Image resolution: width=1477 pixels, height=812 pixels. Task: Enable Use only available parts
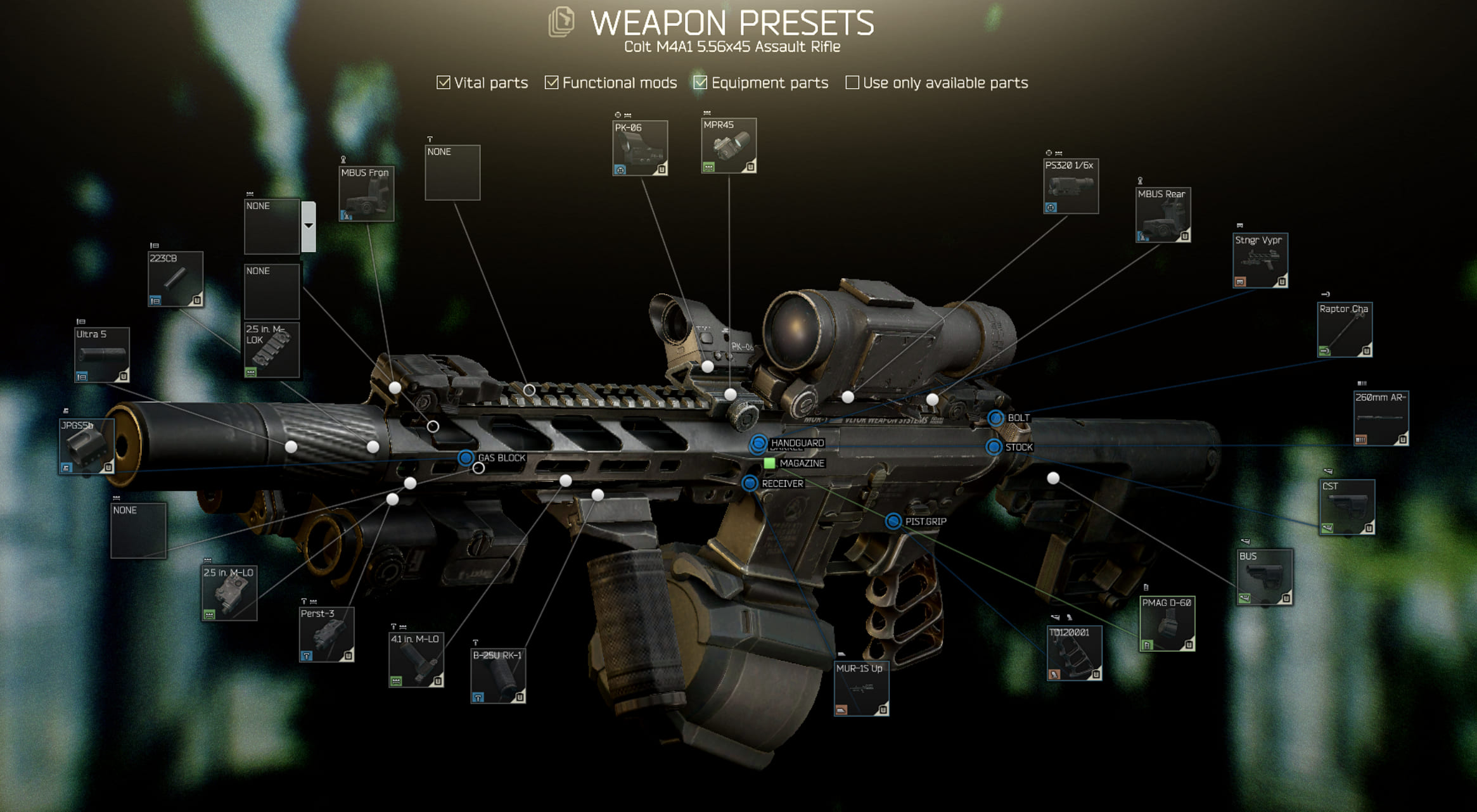(x=852, y=83)
